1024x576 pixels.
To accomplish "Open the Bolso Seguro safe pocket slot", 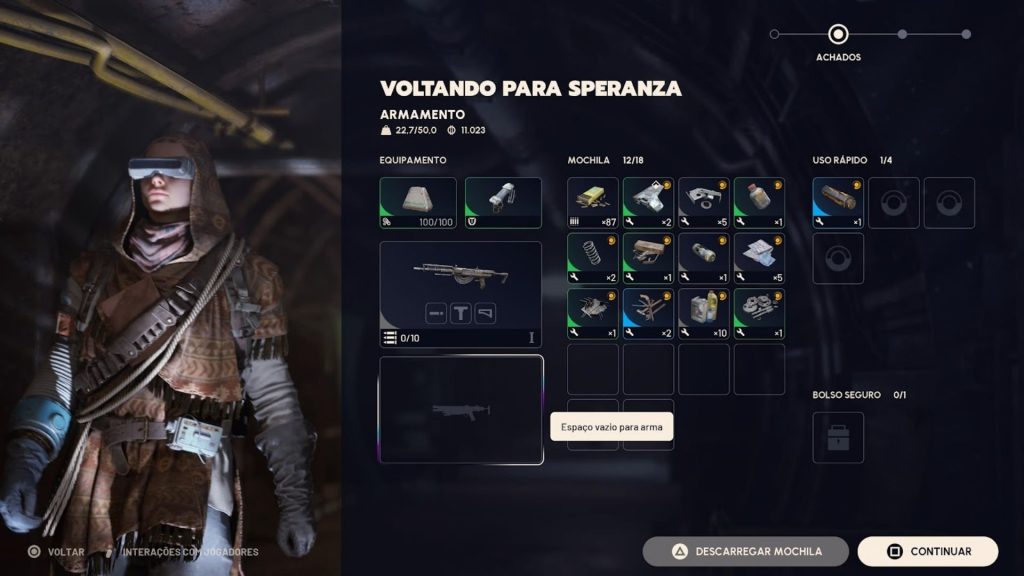I will [x=838, y=438].
